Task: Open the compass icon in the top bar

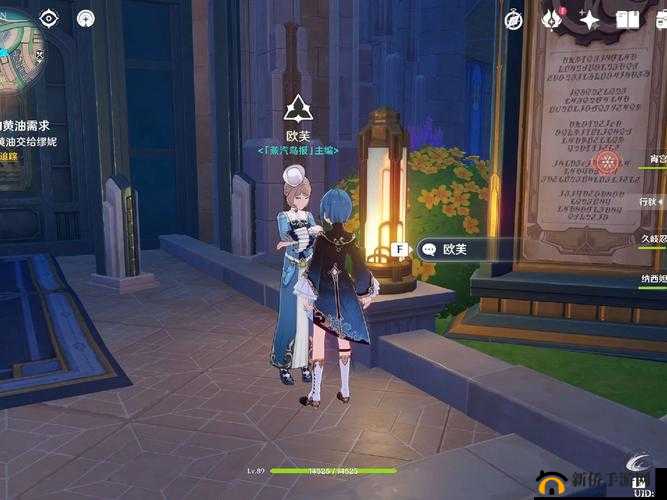Action: pyautogui.click(x=514, y=20)
